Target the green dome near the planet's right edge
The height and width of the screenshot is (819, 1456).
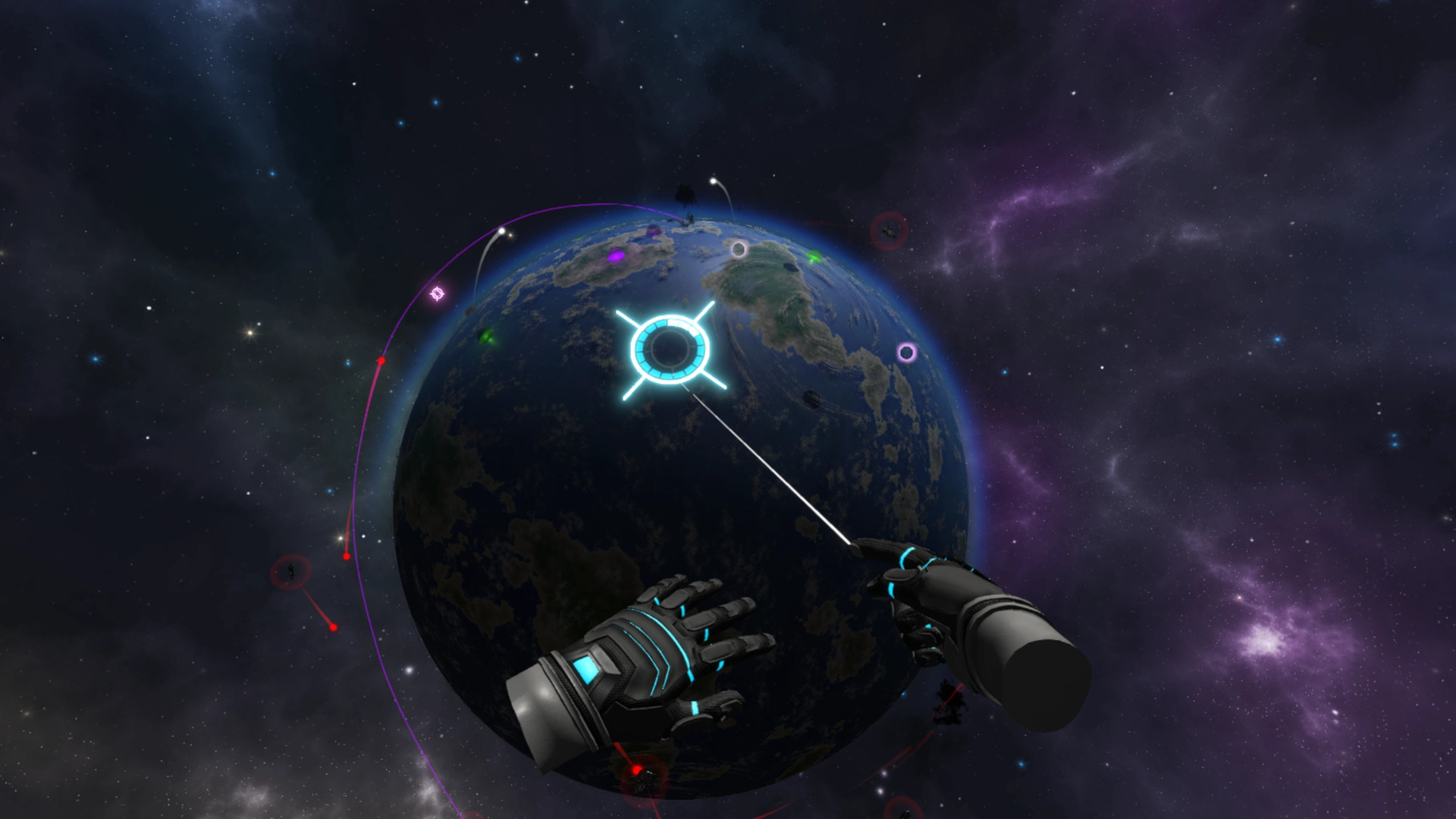[x=814, y=257]
